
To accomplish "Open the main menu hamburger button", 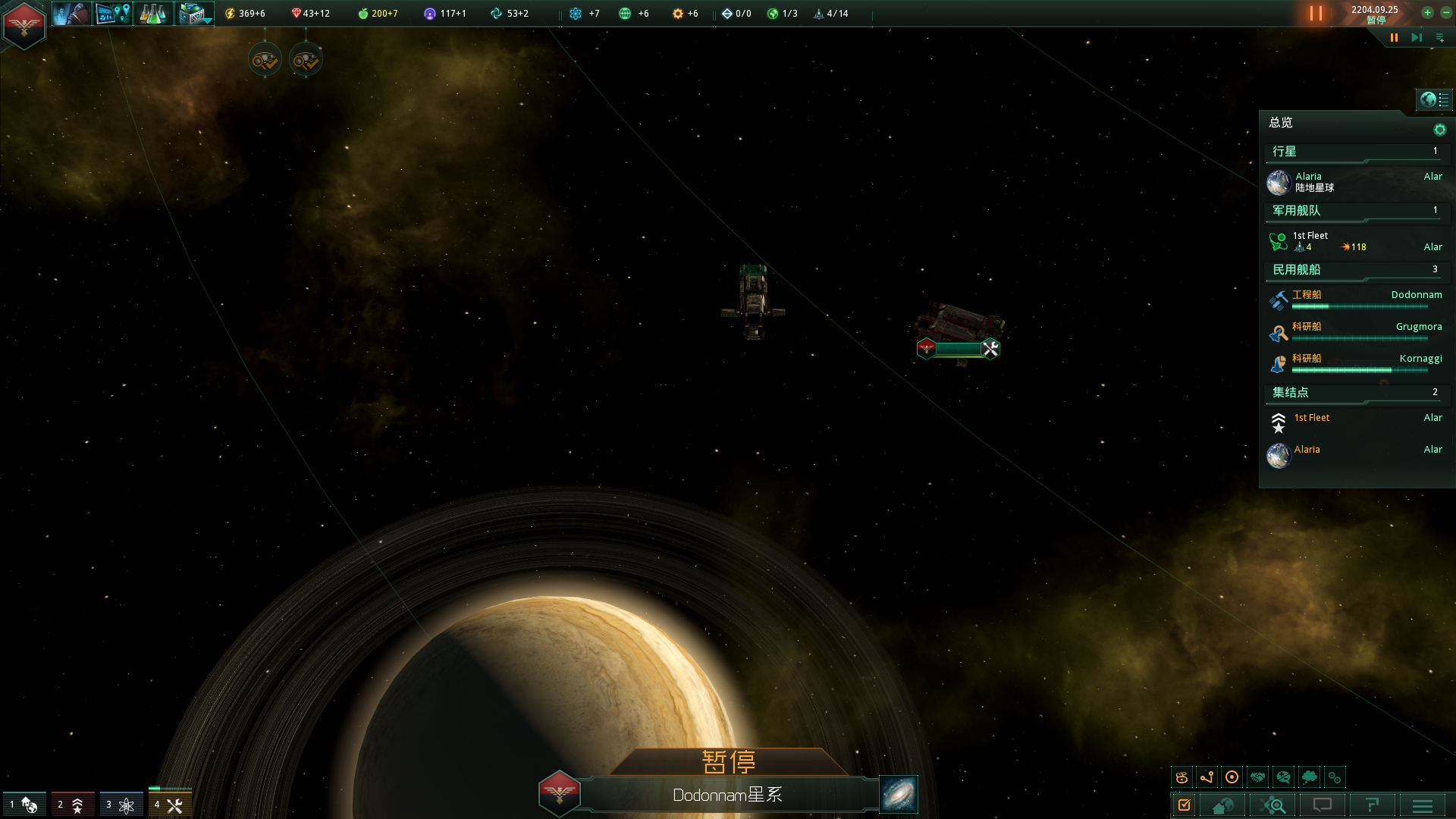I will pyautogui.click(x=1423, y=805).
